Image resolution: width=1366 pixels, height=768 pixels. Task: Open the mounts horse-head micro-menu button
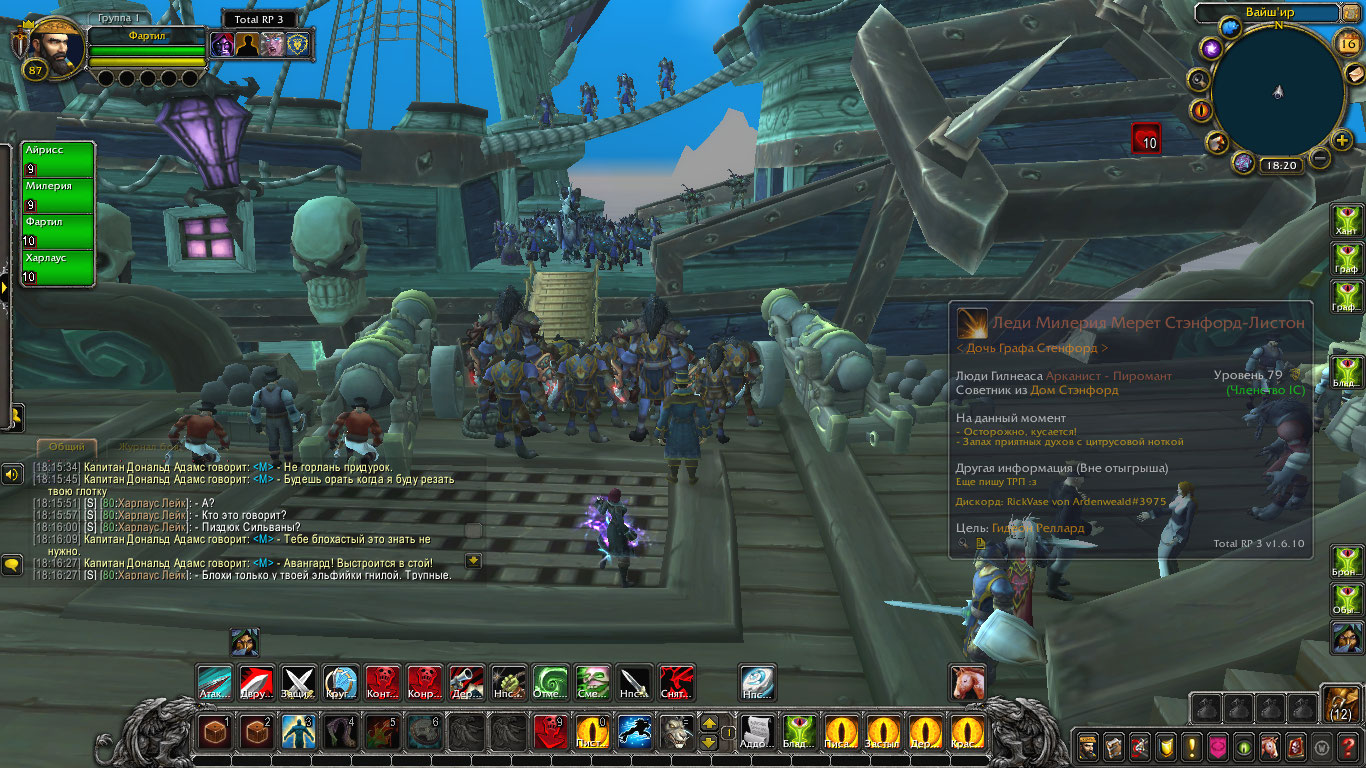(1269, 746)
